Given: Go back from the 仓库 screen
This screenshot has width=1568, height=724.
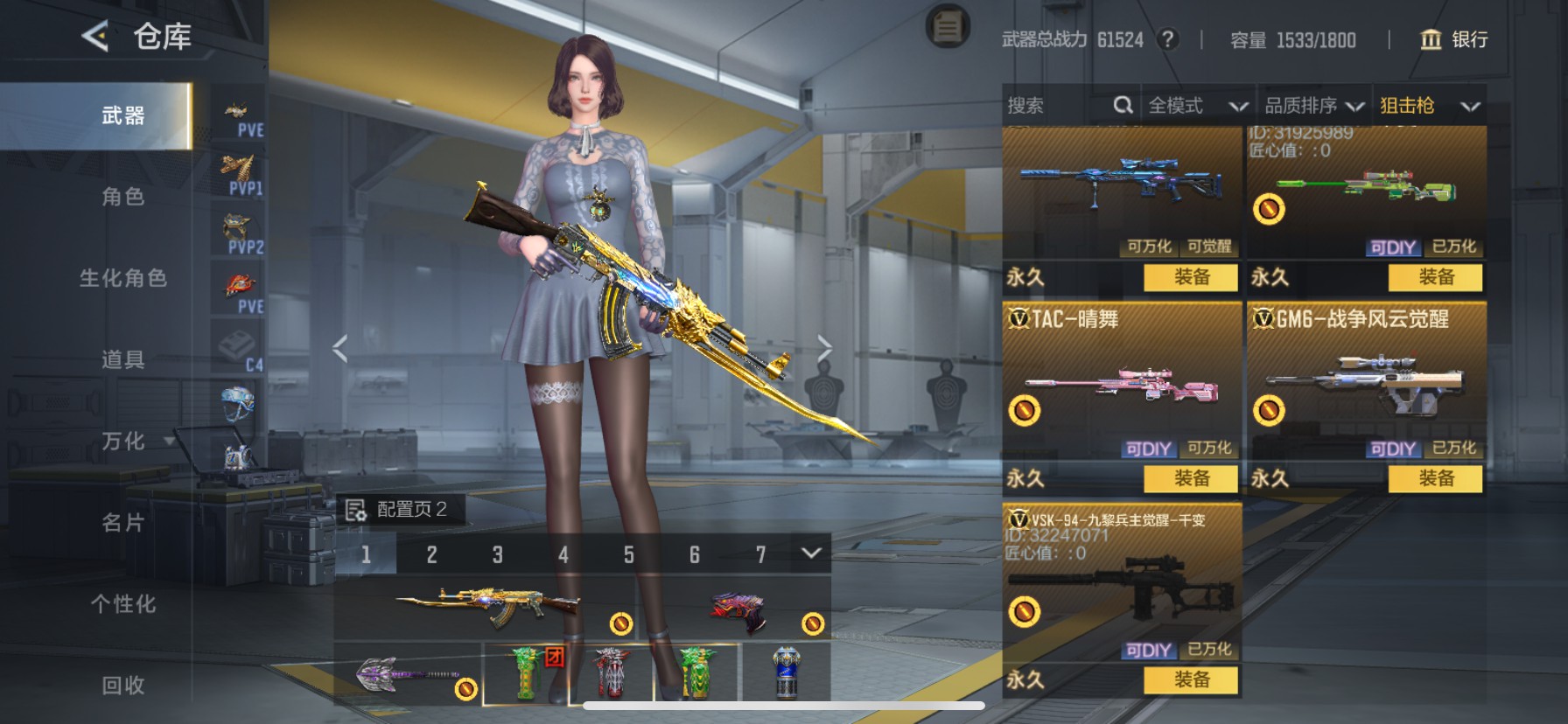Looking at the screenshot, I should pyautogui.click(x=95, y=37).
